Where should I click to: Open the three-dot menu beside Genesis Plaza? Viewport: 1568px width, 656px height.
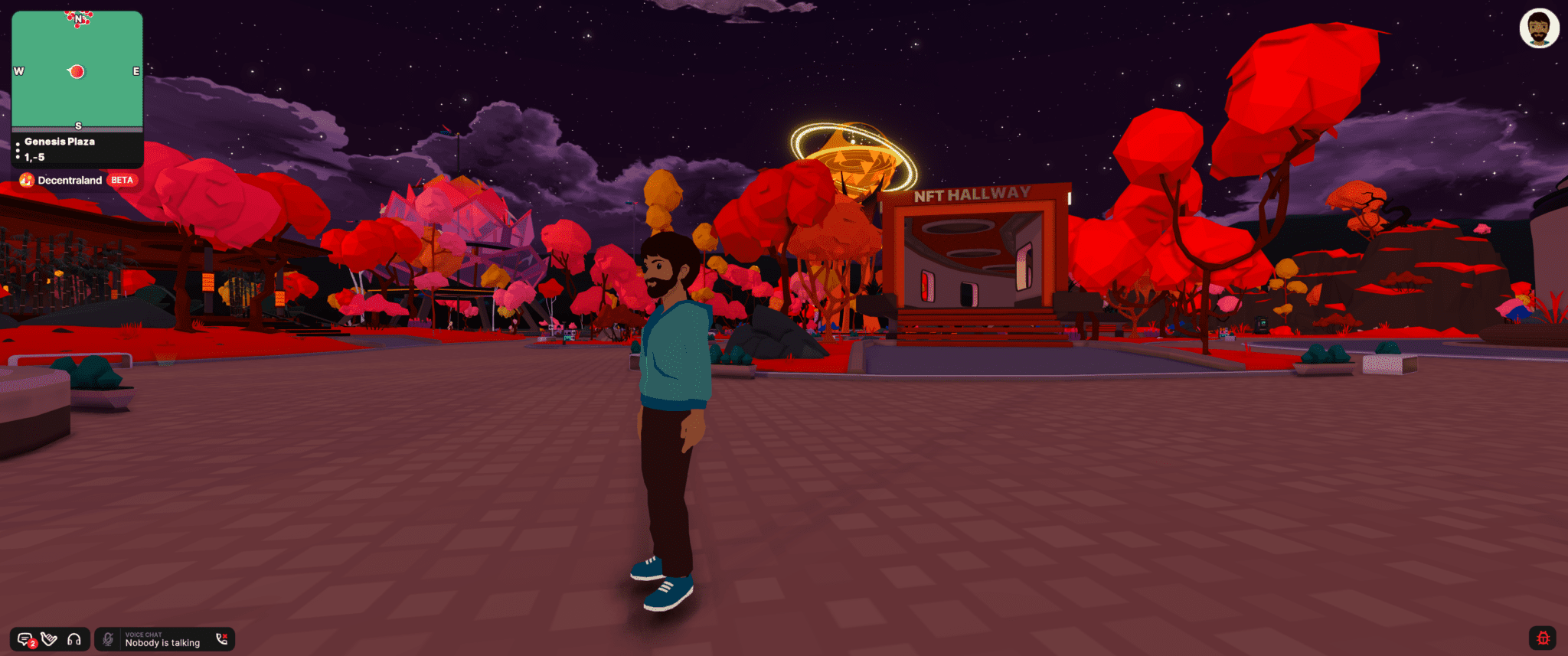pyautogui.click(x=18, y=150)
